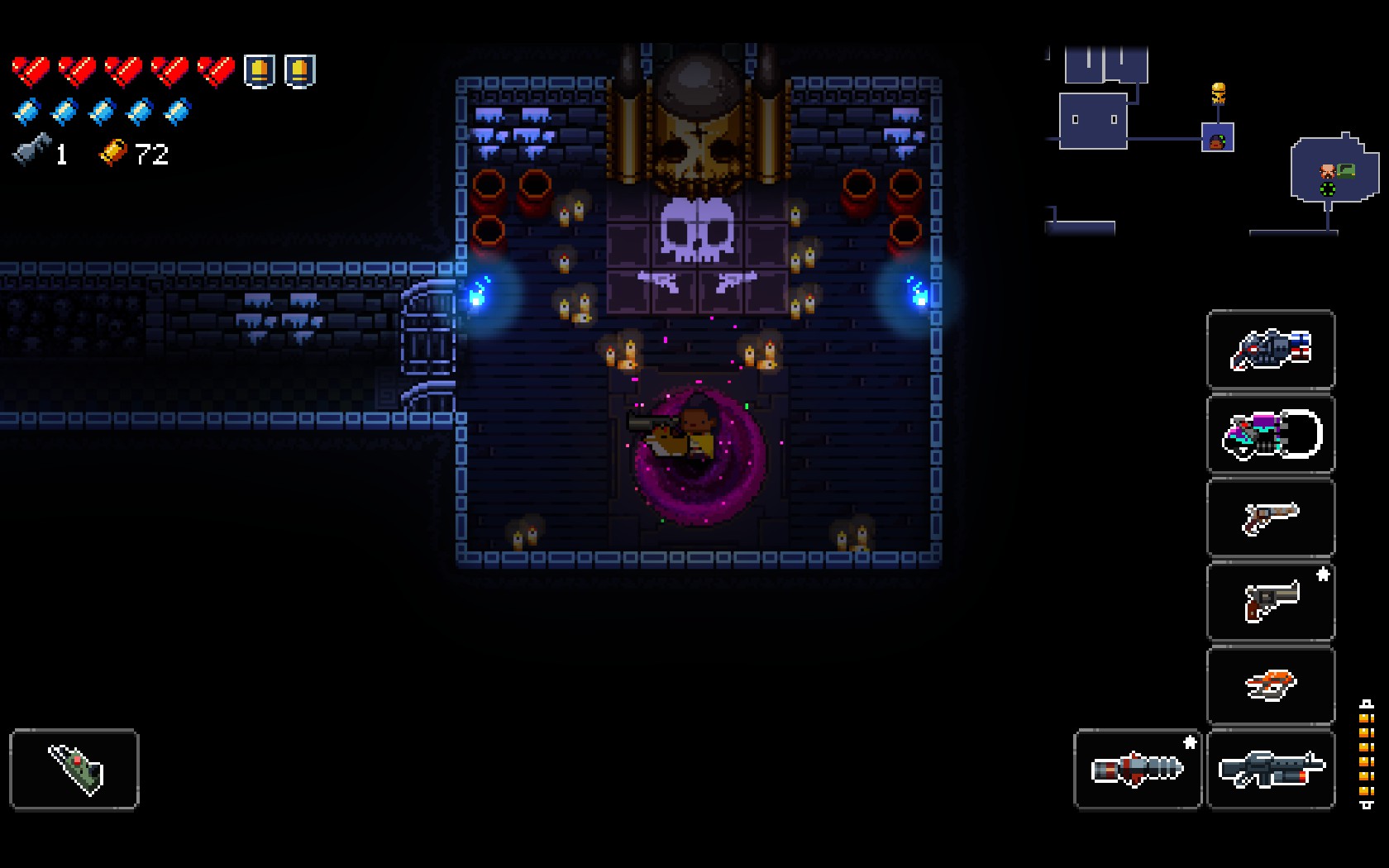Select the red-white machine pistol in the top weapon slot

1271,351
